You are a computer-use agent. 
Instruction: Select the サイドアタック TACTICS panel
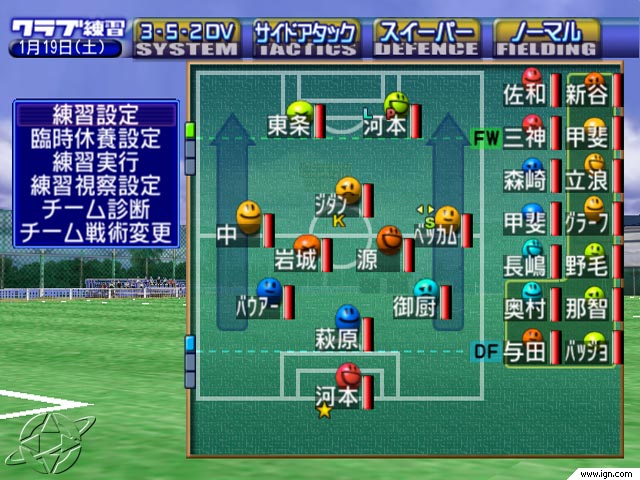[x=305, y=38]
